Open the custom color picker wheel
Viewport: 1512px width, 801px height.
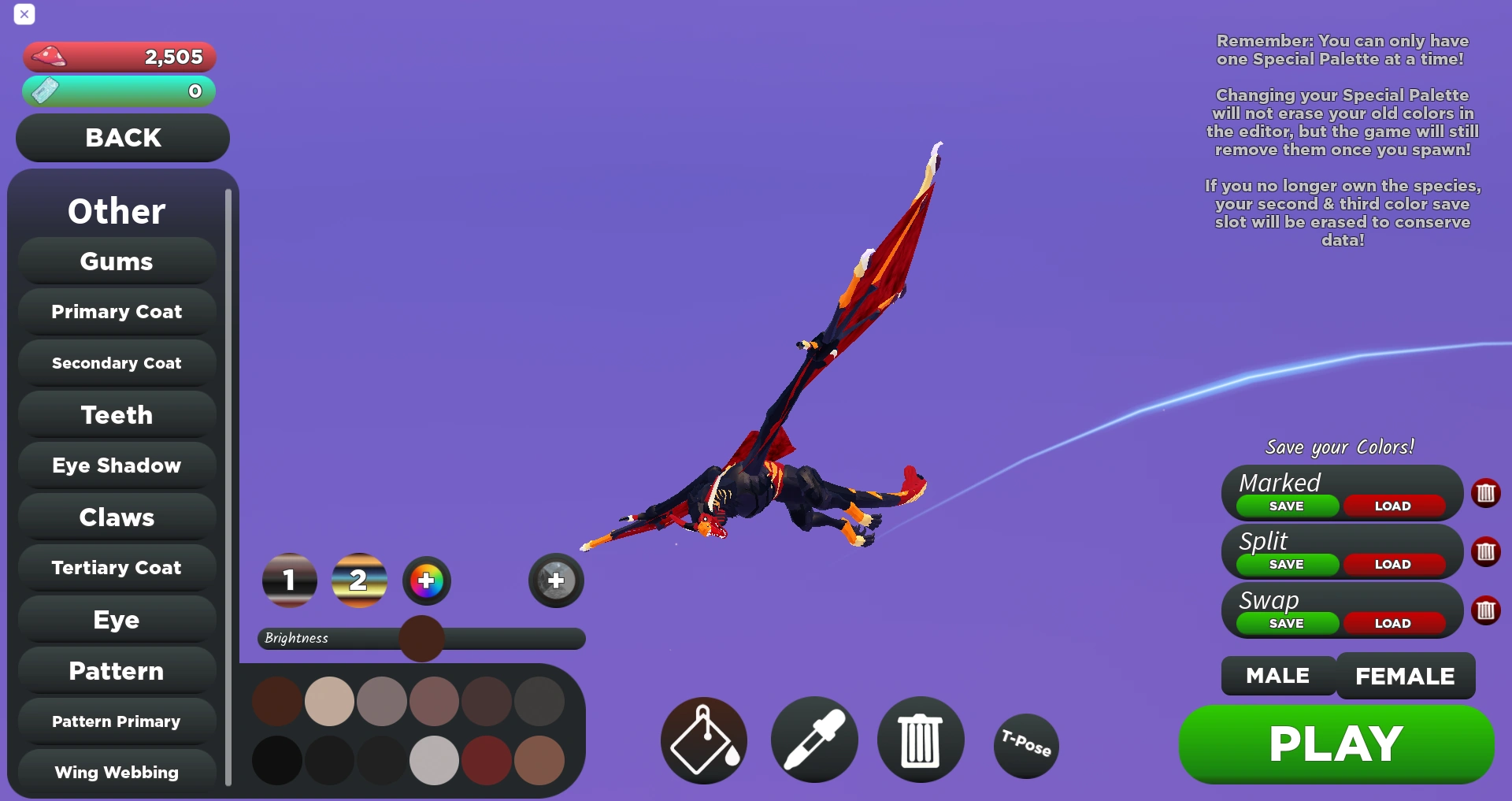[x=426, y=580]
